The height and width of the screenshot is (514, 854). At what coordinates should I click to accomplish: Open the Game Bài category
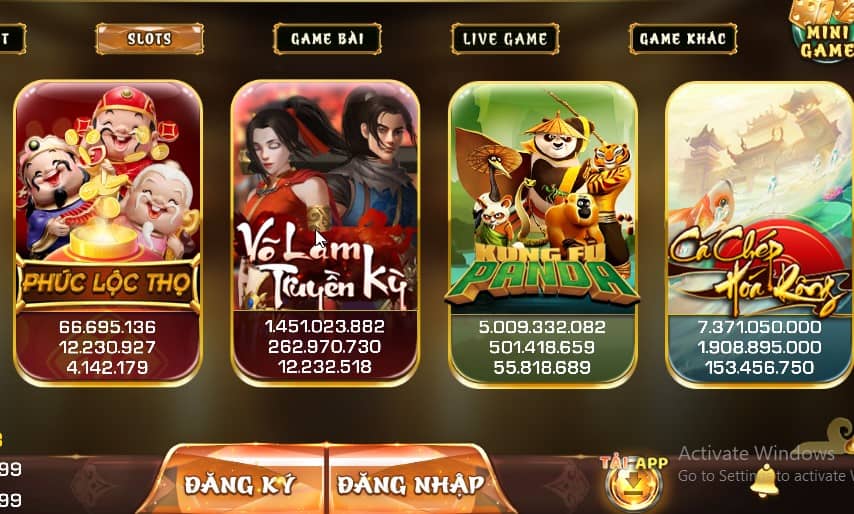pos(327,39)
